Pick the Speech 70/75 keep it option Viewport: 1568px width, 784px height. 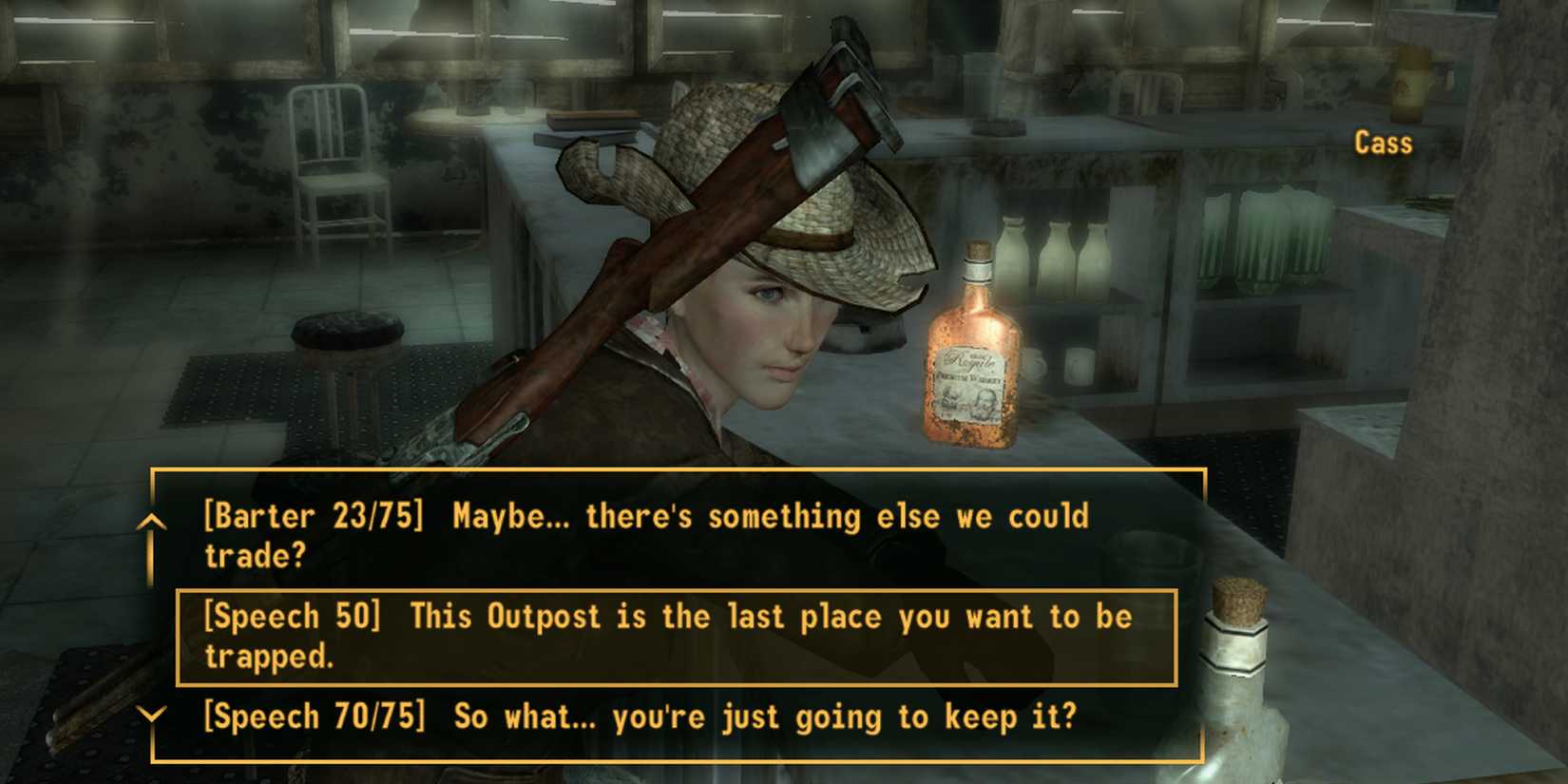point(637,717)
